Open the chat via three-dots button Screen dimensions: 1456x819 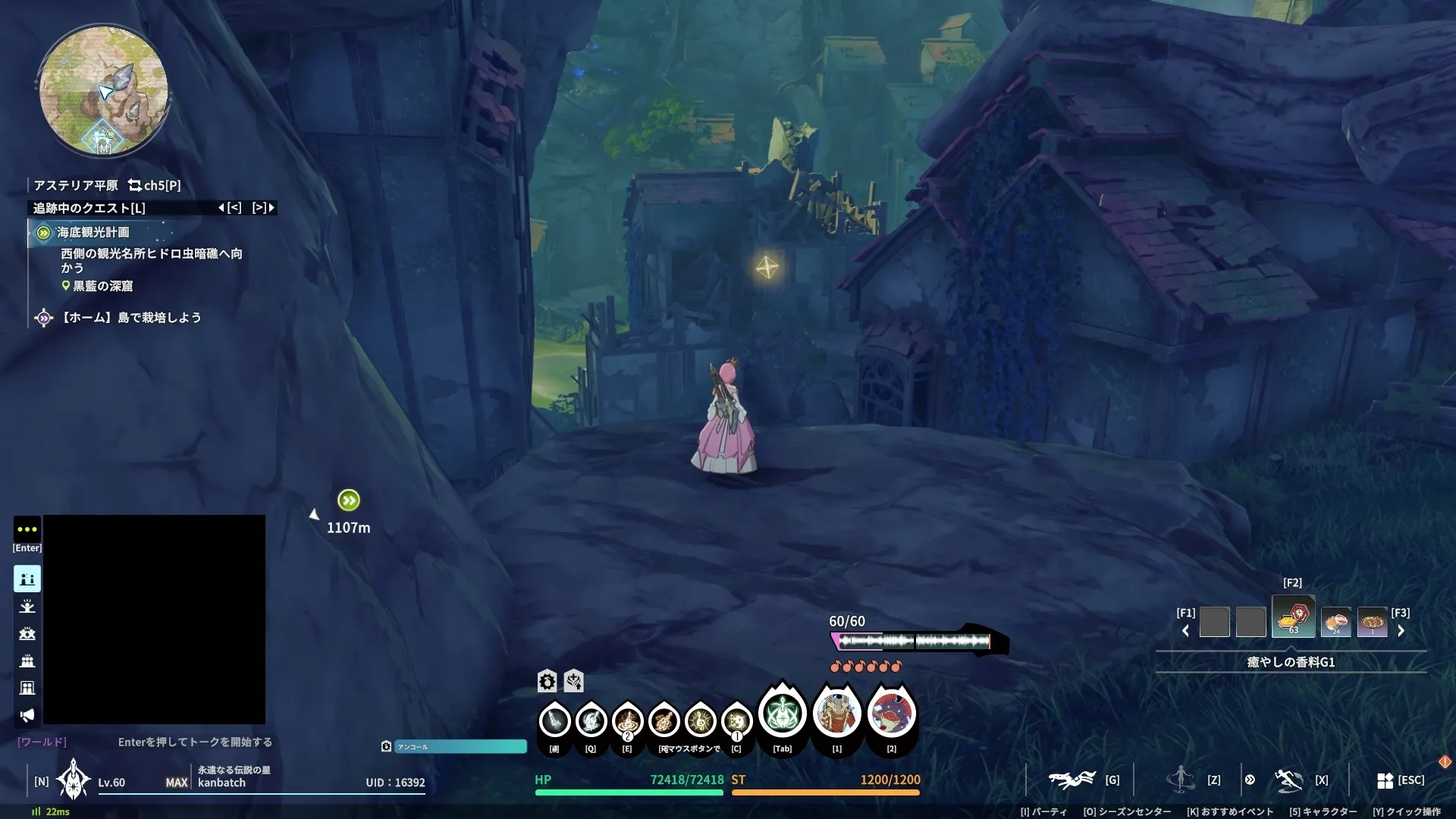click(27, 529)
